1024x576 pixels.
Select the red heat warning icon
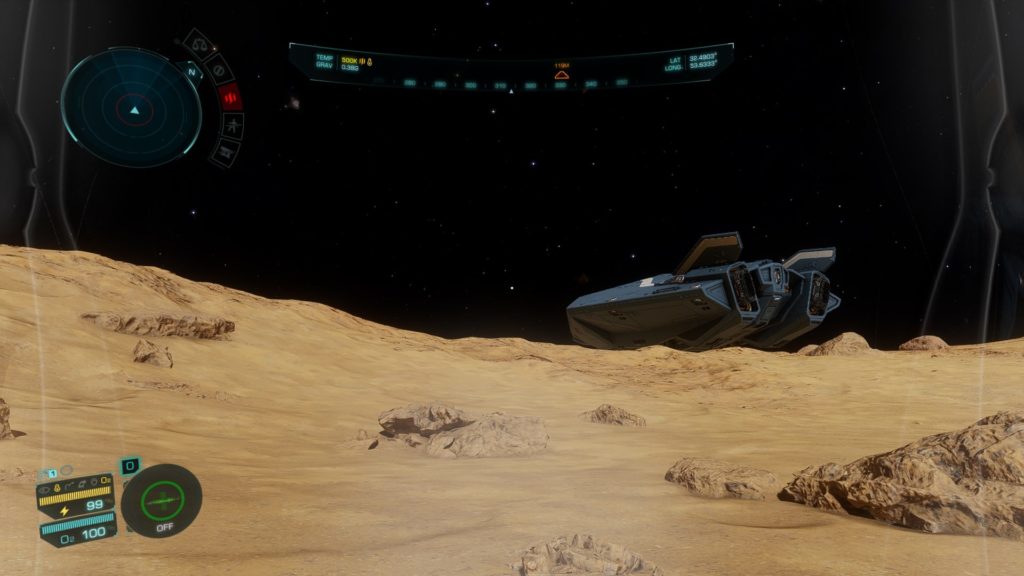click(230, 97)
